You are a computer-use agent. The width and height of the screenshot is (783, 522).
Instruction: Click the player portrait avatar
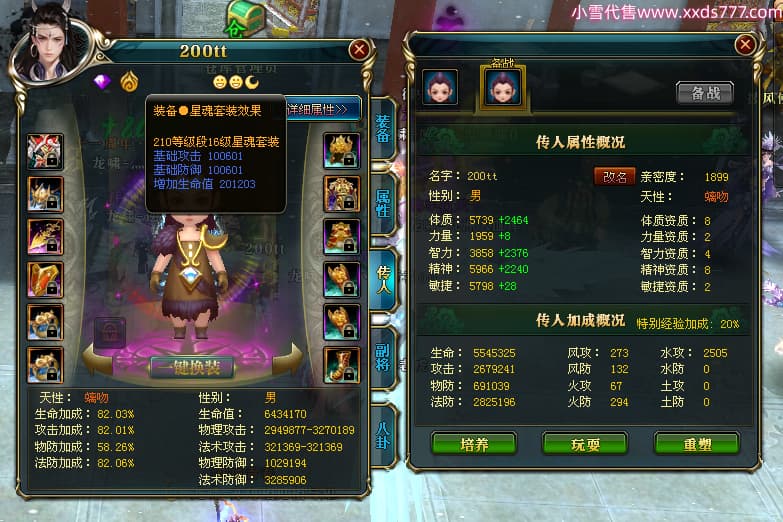click(48, 48)
